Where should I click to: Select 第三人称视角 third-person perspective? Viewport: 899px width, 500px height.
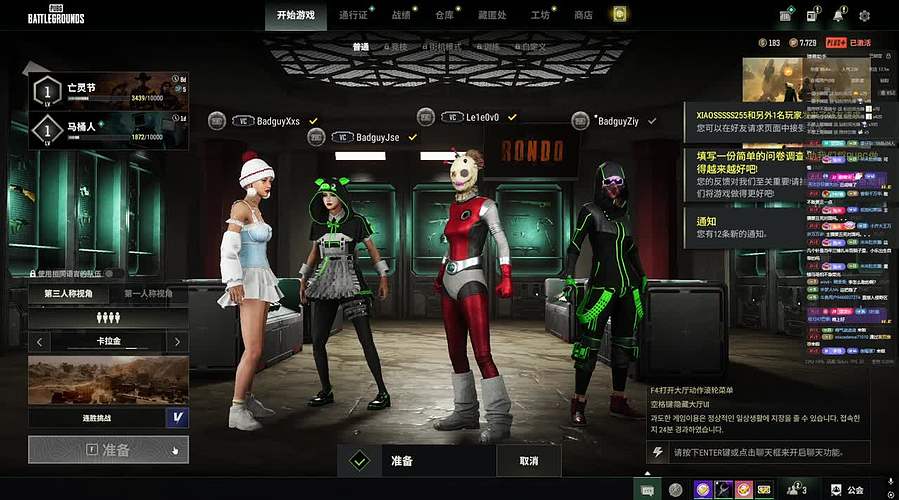(68, 294)
